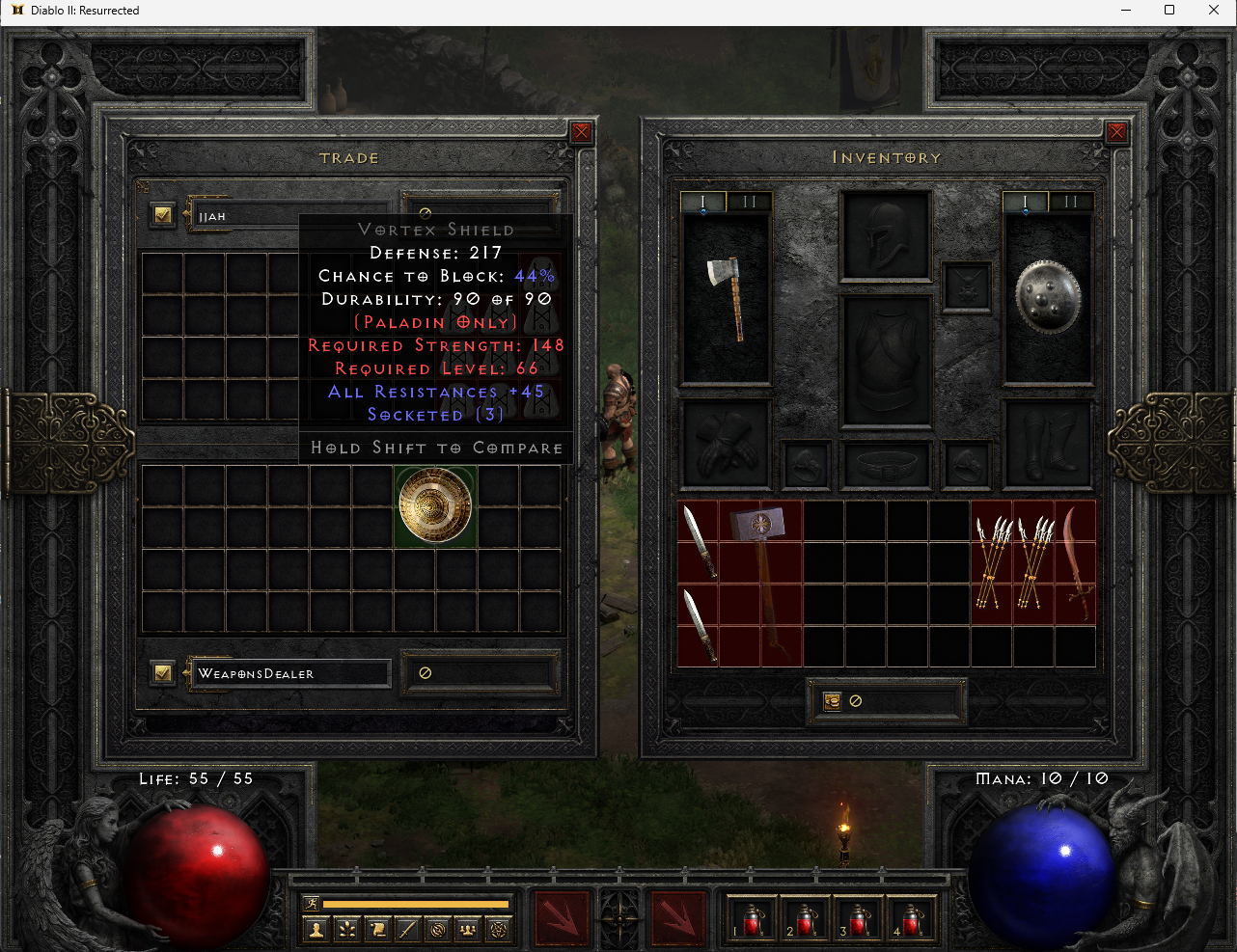Select the Vortex Shield in the trade window
This screenshot has width=1237, height=952.
[x=435, y=505]
